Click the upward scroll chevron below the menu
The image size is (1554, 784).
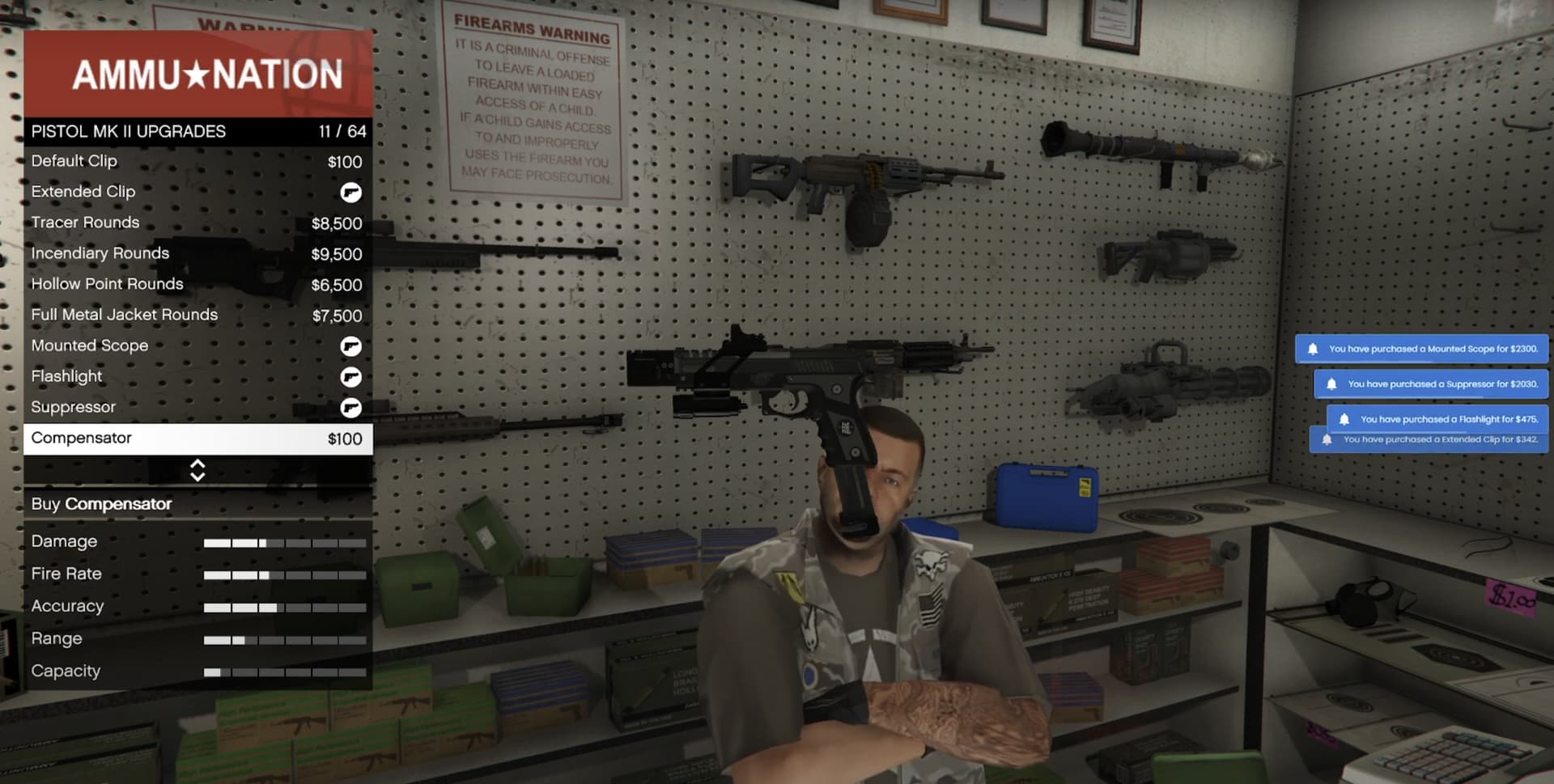pos(197,464)
